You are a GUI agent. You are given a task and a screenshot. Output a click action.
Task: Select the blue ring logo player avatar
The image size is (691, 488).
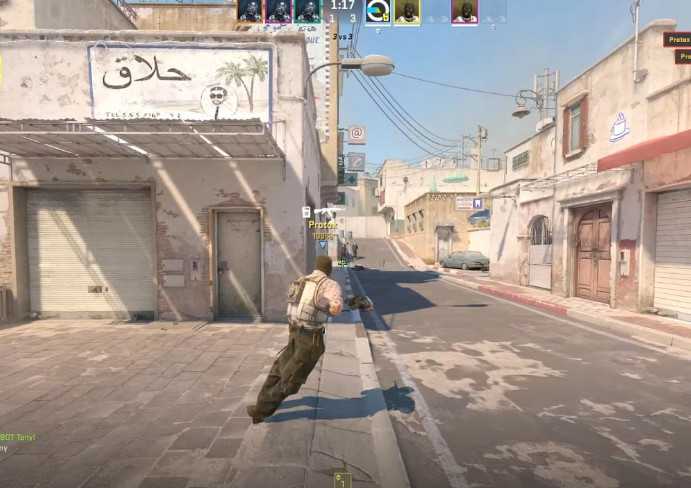point(378,11)
